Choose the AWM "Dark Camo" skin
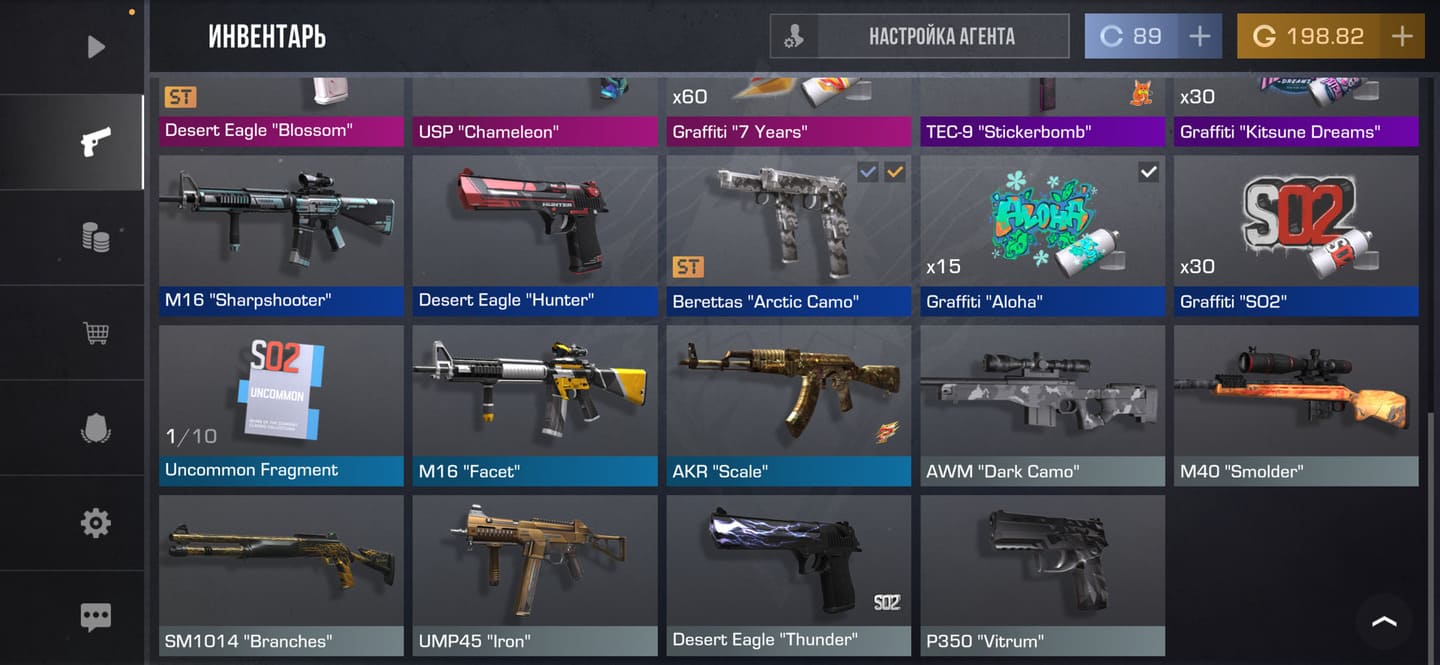This screenshot has width=1440, height=665. 1043,405
